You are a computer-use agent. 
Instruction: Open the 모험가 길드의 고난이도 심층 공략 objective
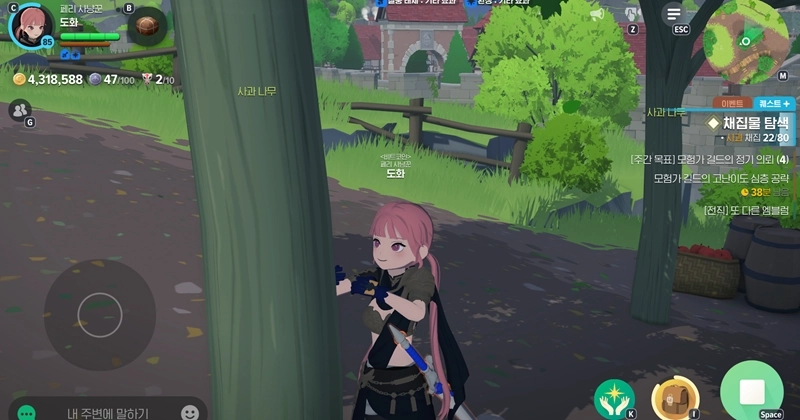[x=720, y=177]
